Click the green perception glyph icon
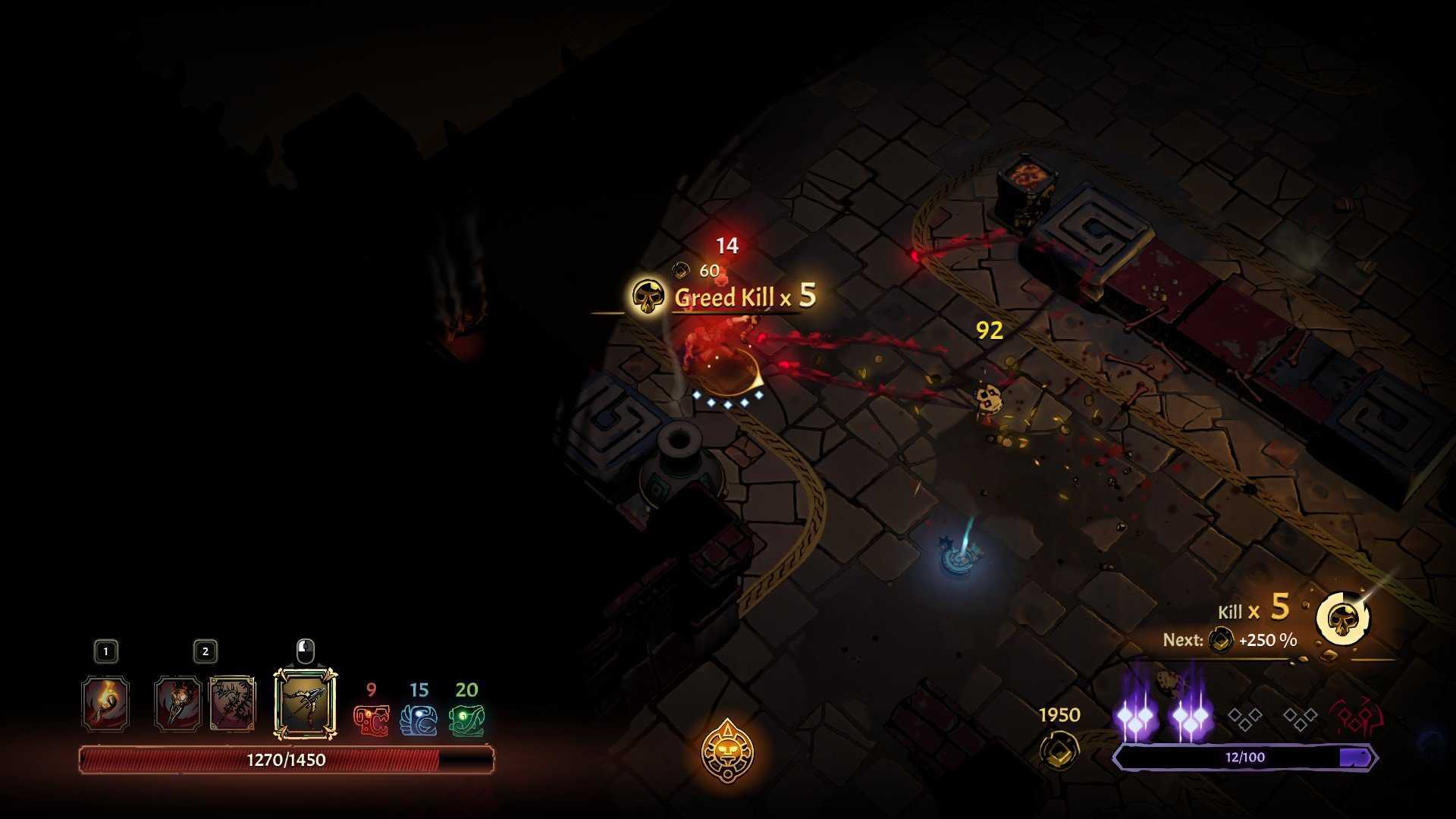This screenshot has height=819, width=1456. (x=466, y=720)
